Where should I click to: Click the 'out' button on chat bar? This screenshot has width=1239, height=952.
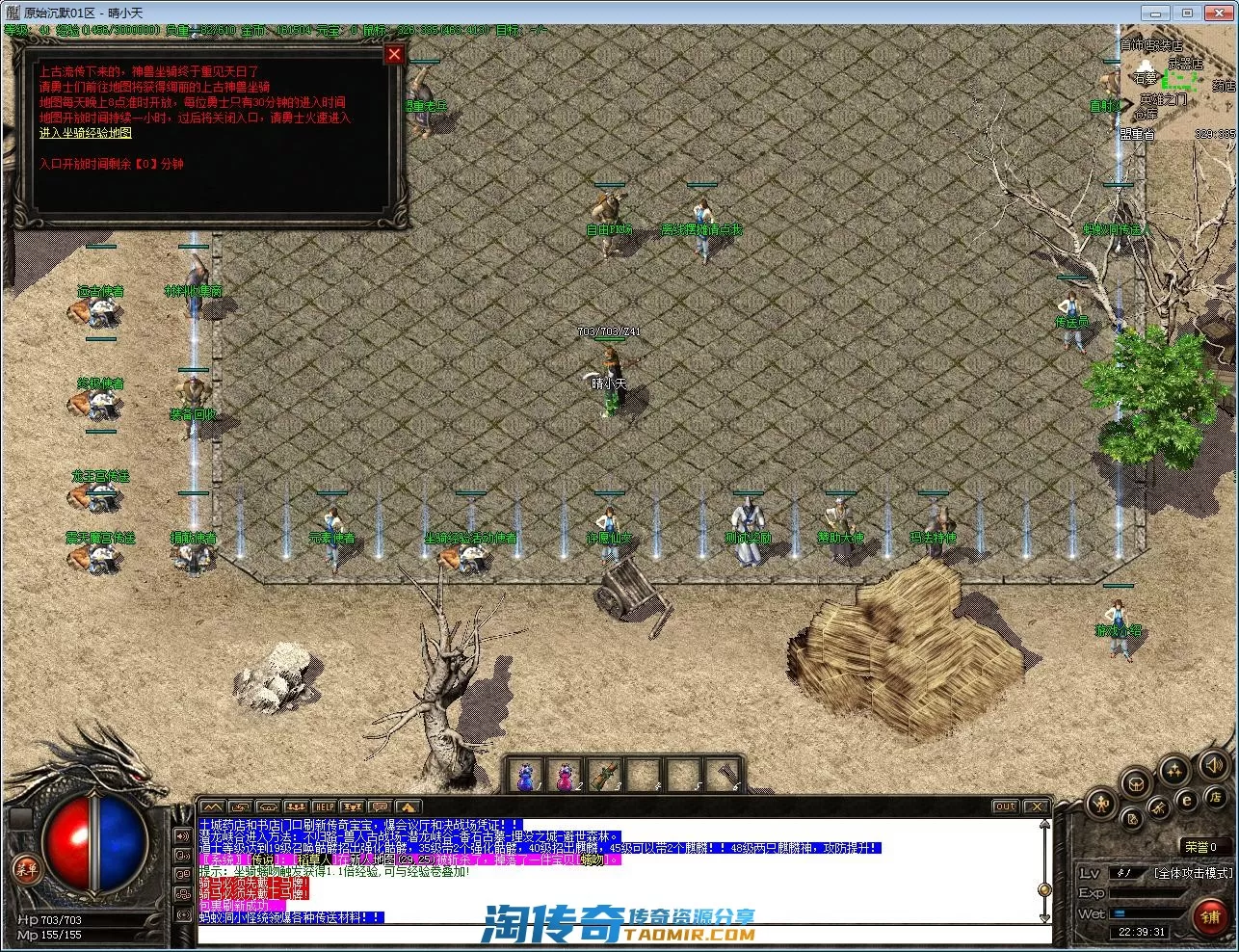pyautogui.click(x=1005, y=807)
